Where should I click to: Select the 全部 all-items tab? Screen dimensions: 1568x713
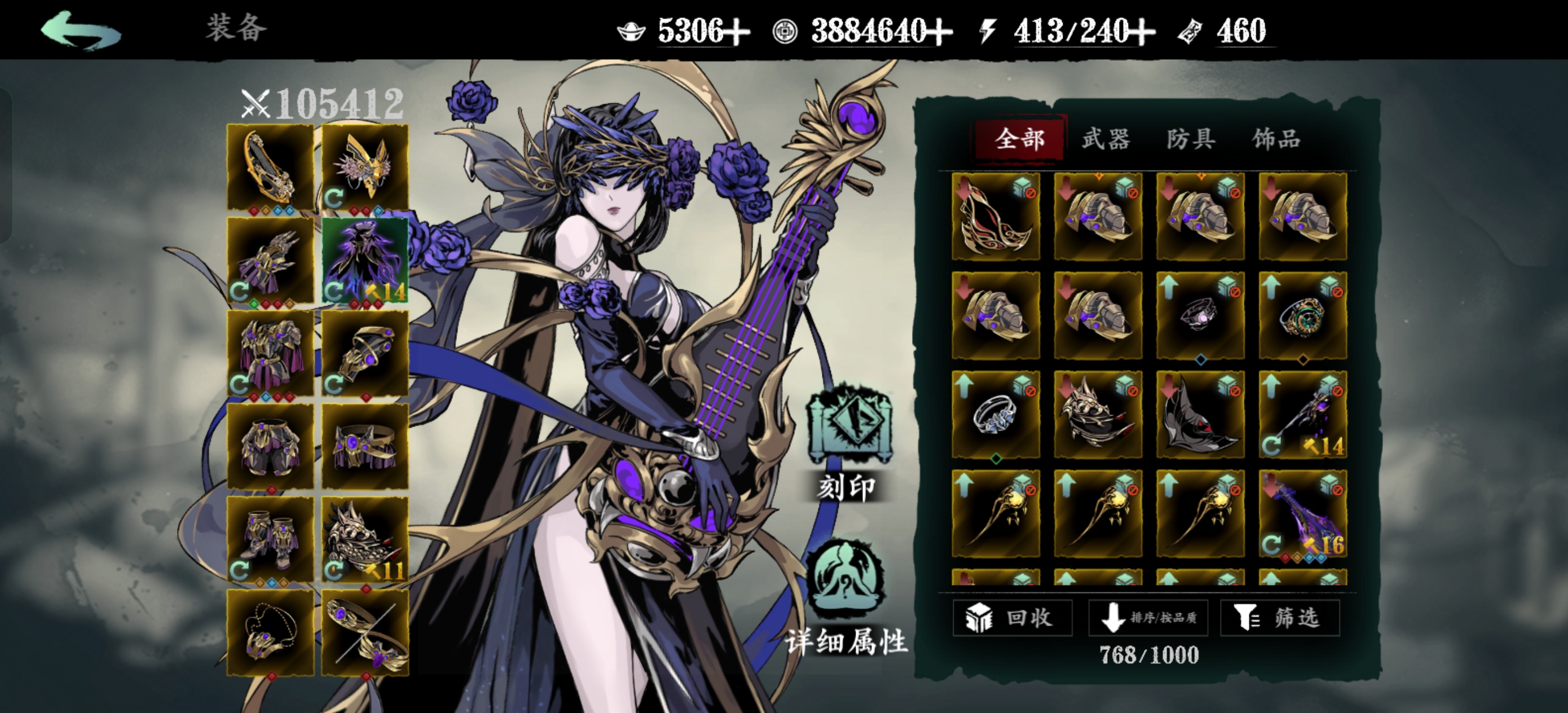(1020, 139)
